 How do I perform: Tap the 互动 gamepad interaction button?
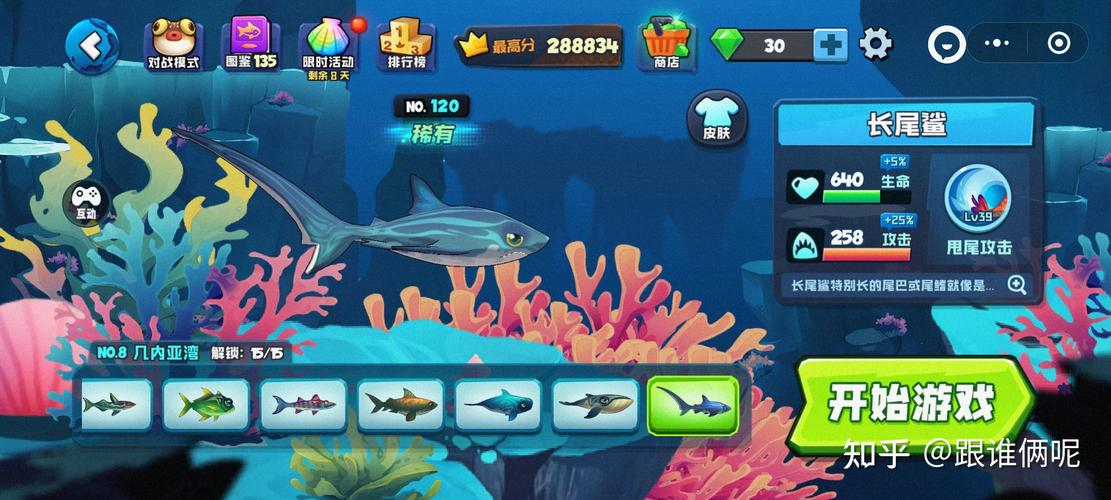(x=84, y=201)
